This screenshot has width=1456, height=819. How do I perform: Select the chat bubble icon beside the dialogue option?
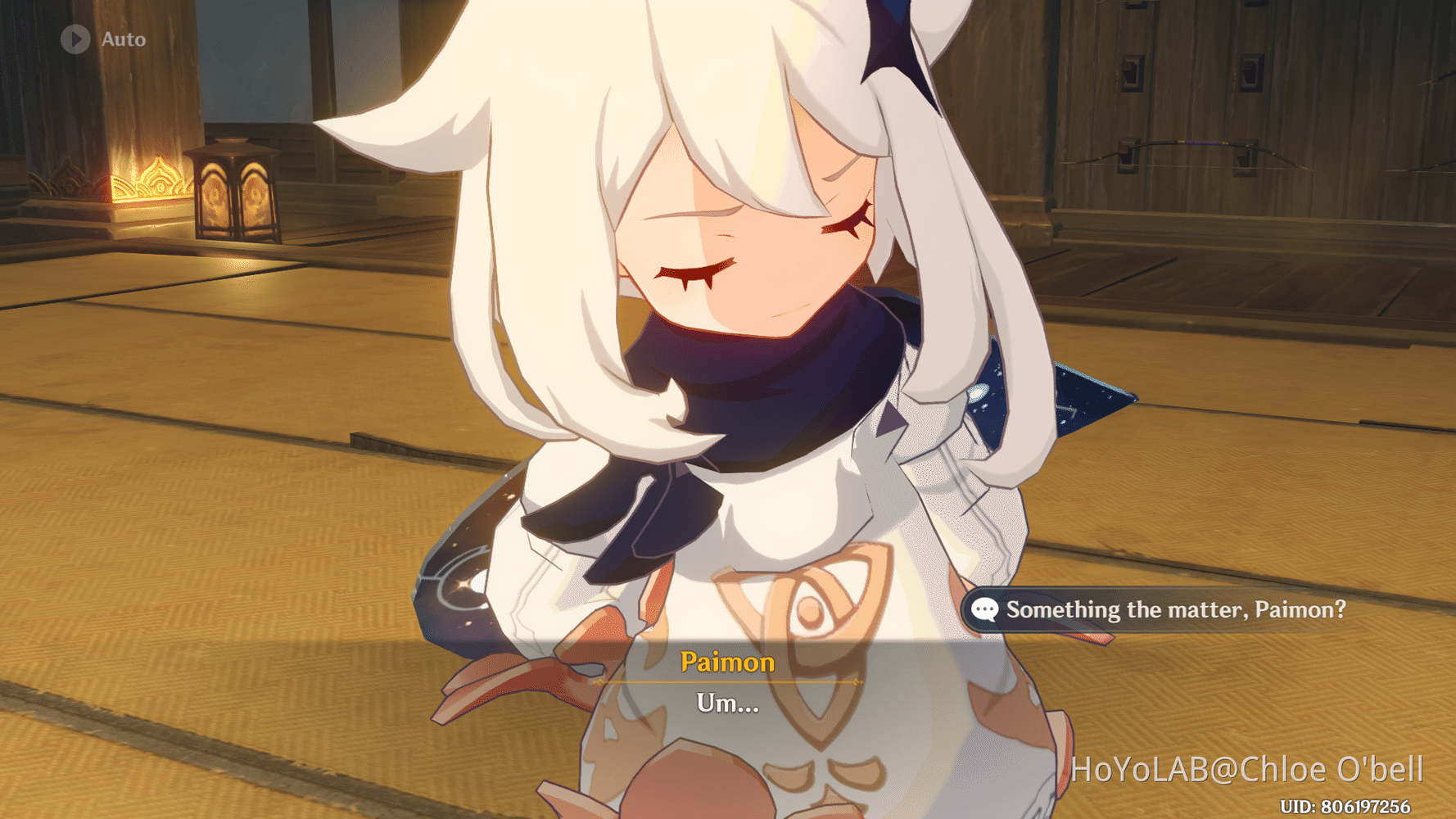(987, 610)
